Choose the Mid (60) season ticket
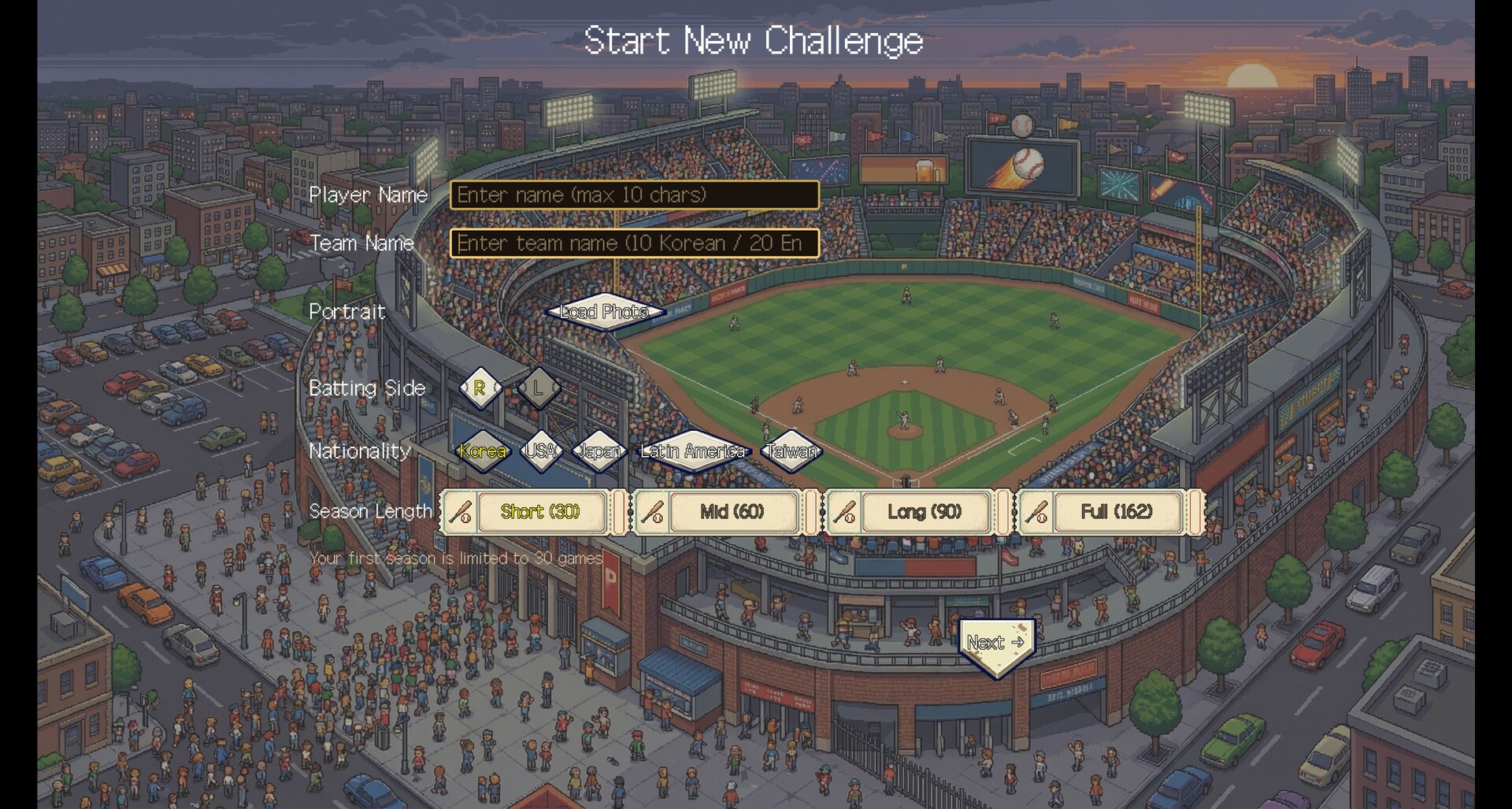The height and width of the screenshot is (809, 1512). (732, 512)
